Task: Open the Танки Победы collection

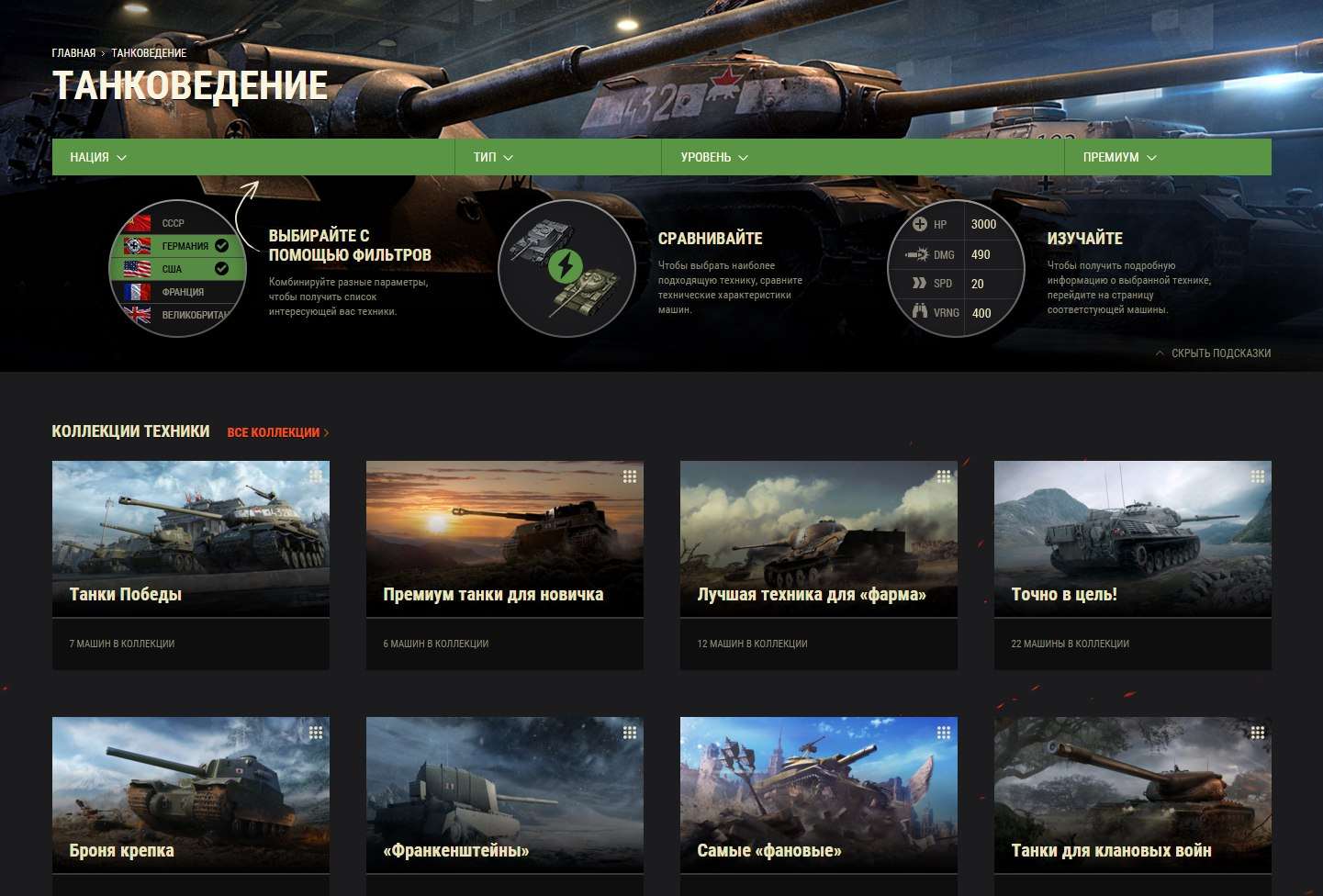Action: (x=191, y=551)
